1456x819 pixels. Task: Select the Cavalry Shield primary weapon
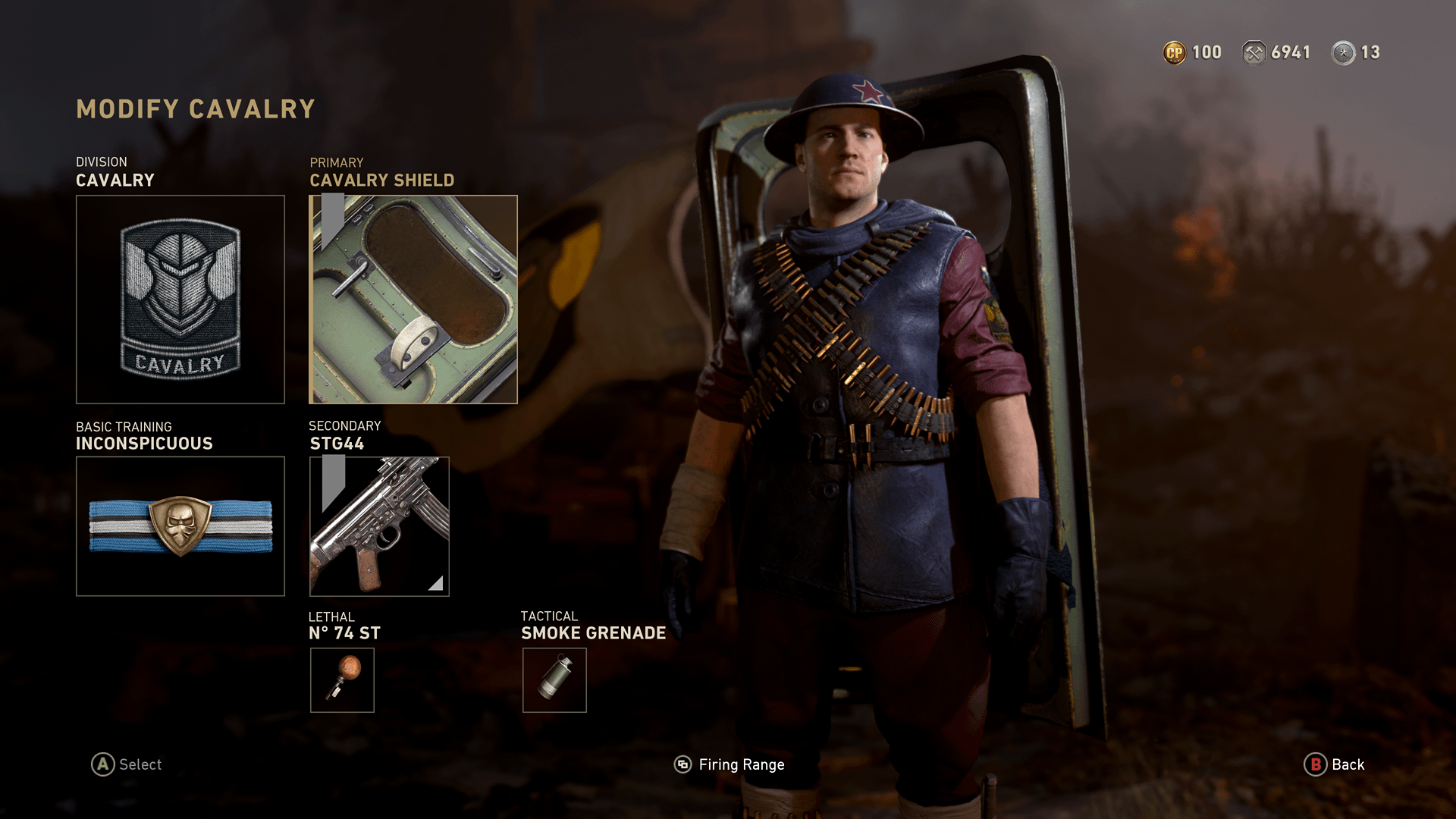pyautogui.click(x=413, y=300)
